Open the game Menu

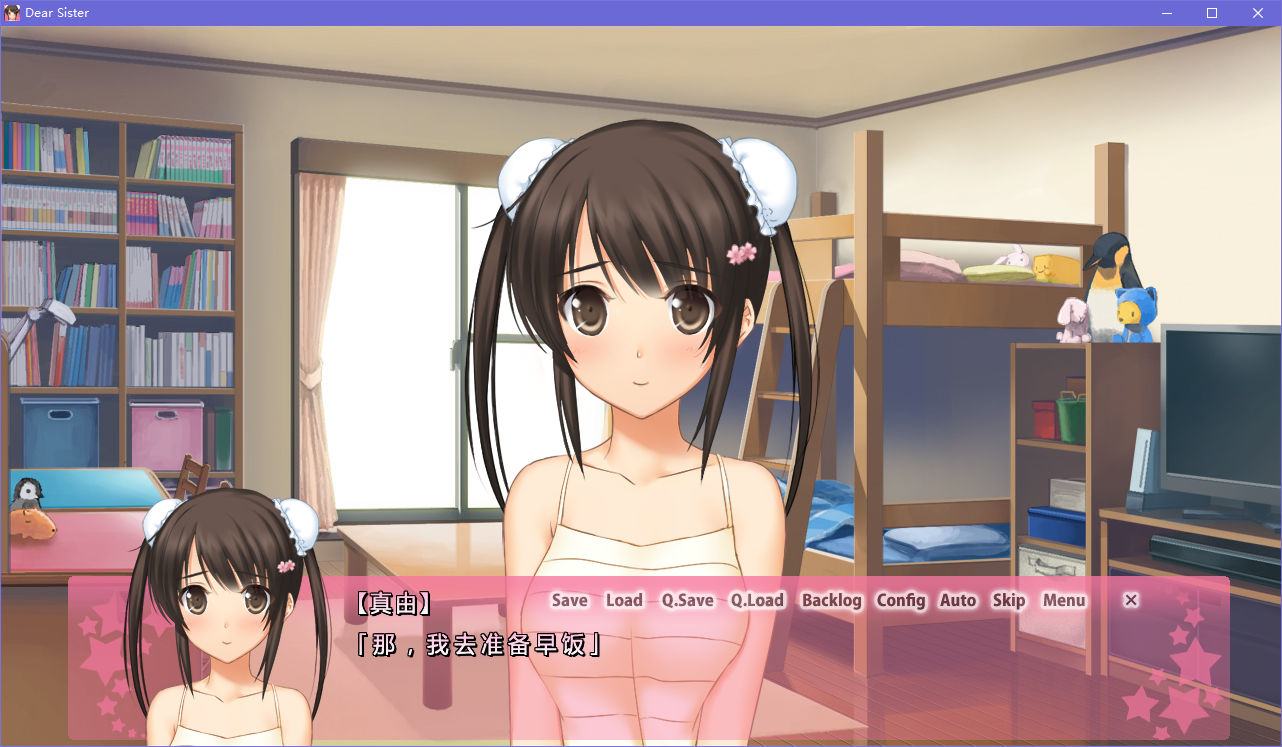click(1064, 600)
